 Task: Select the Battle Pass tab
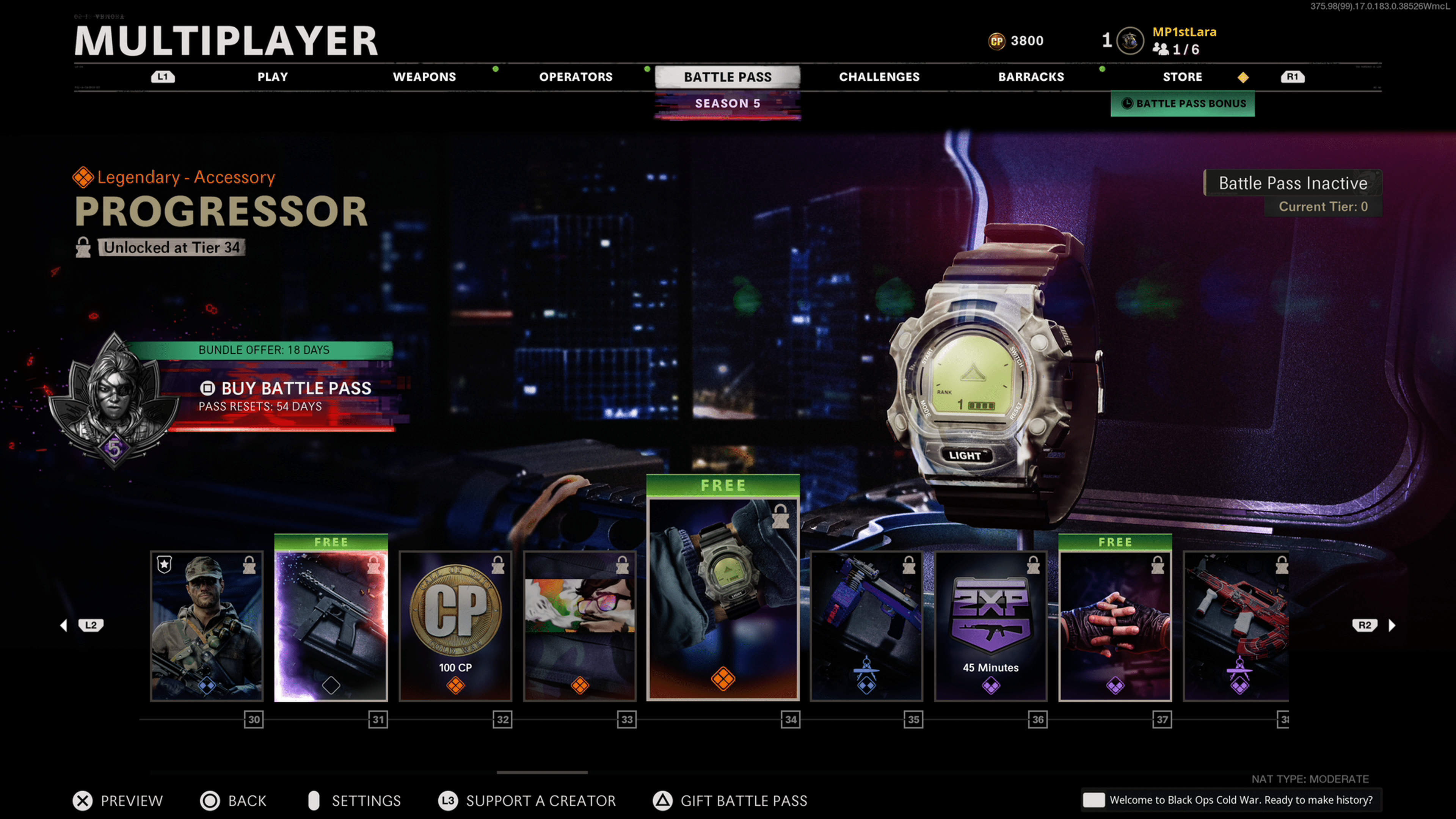(728, 77)
